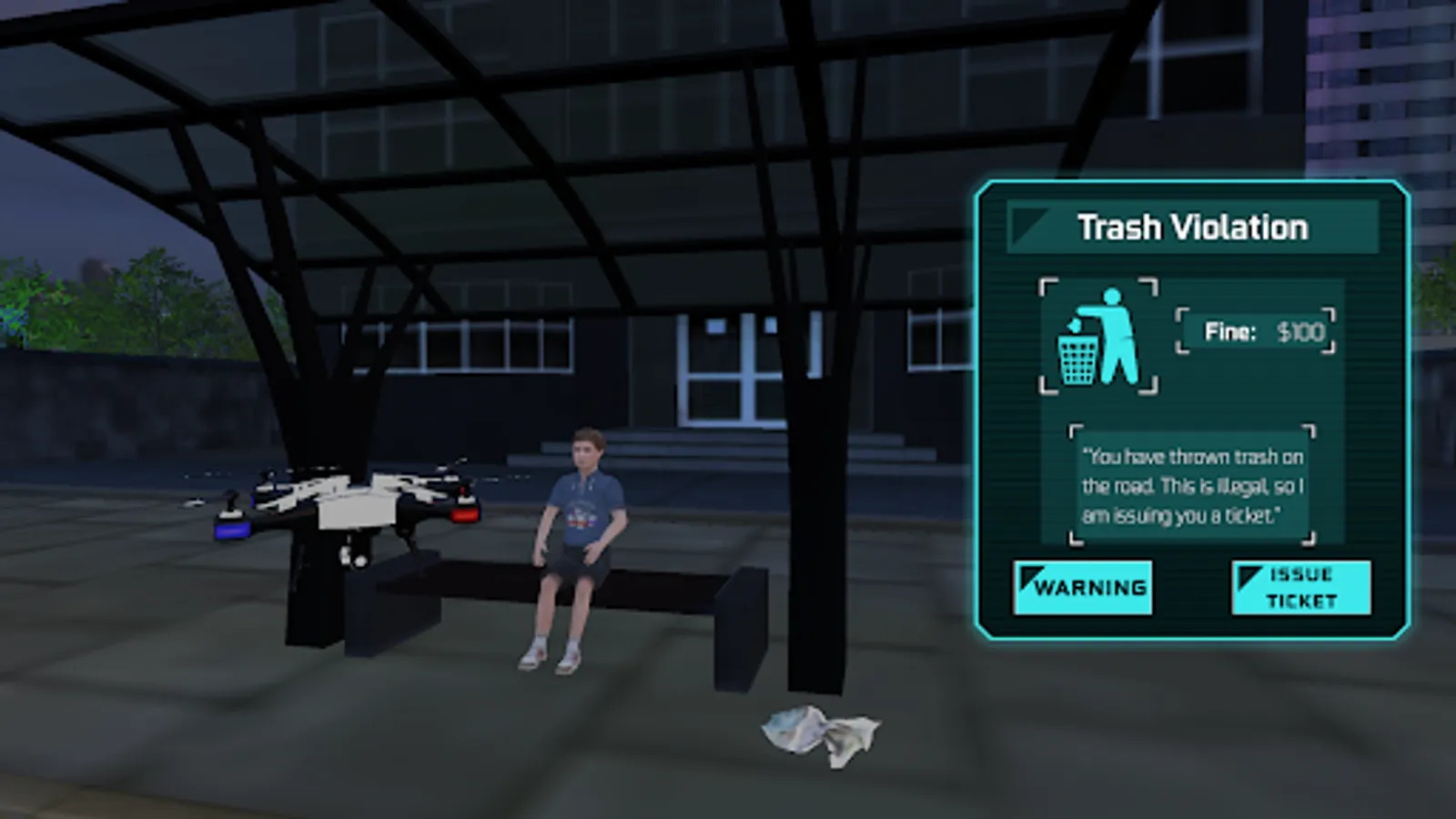Click the triangle icon on the ISSUE TICKET button
The height and width of the screenshot is (819, 1456).
(1247, 575)
